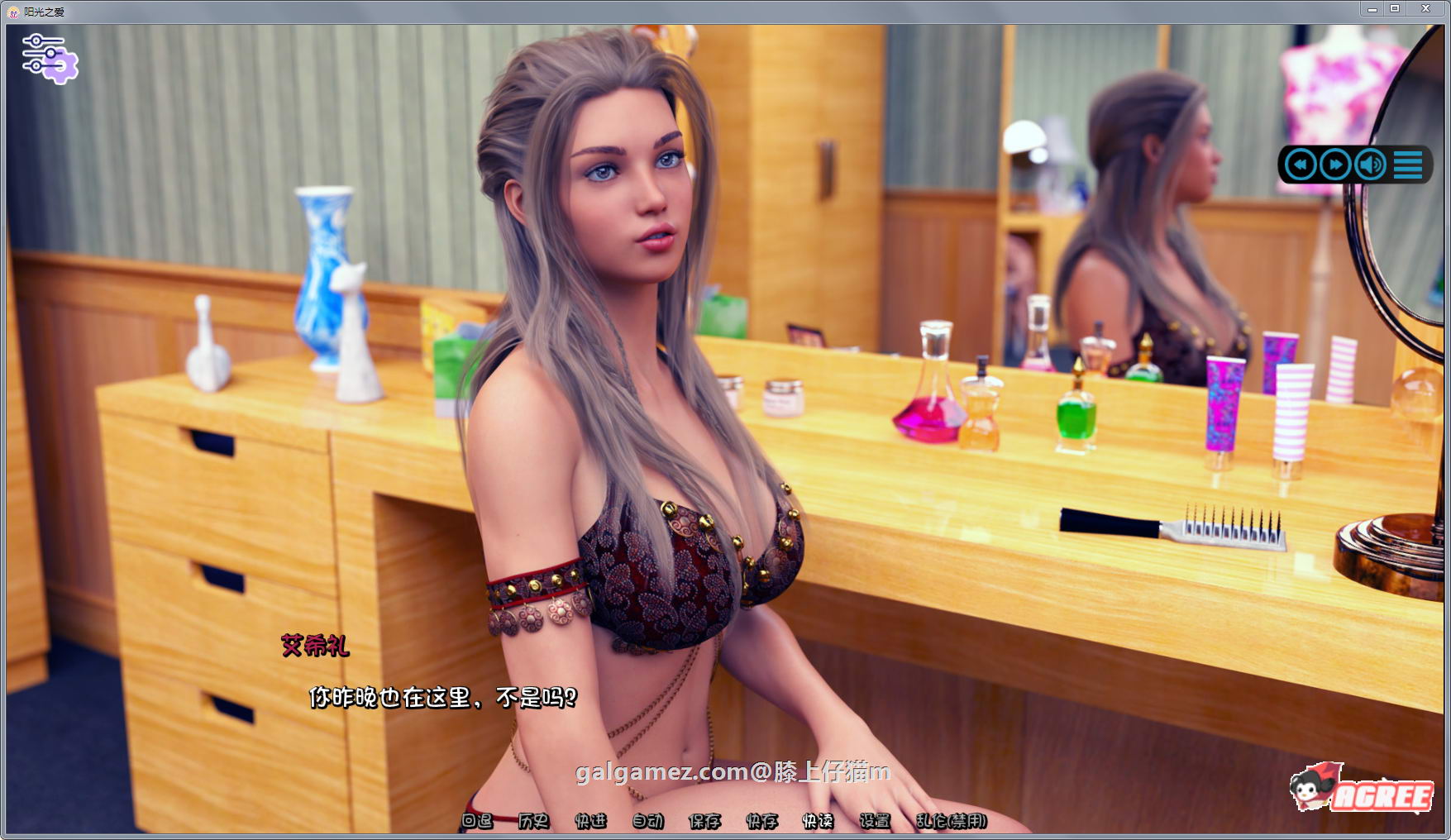Toggle the 乱伦(禁用) option
This screenshot has height=840, width=1451.
point(951,821)
